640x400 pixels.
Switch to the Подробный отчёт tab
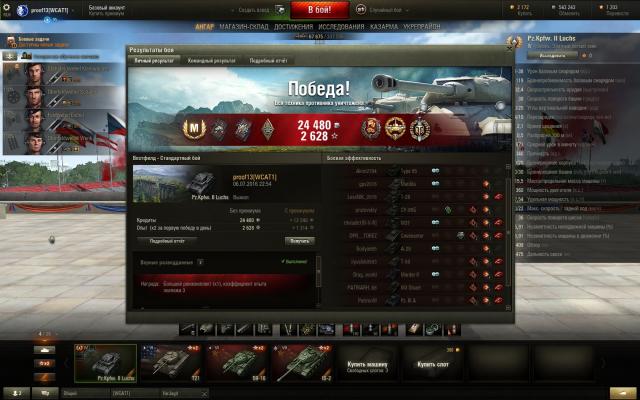[267, 60]
